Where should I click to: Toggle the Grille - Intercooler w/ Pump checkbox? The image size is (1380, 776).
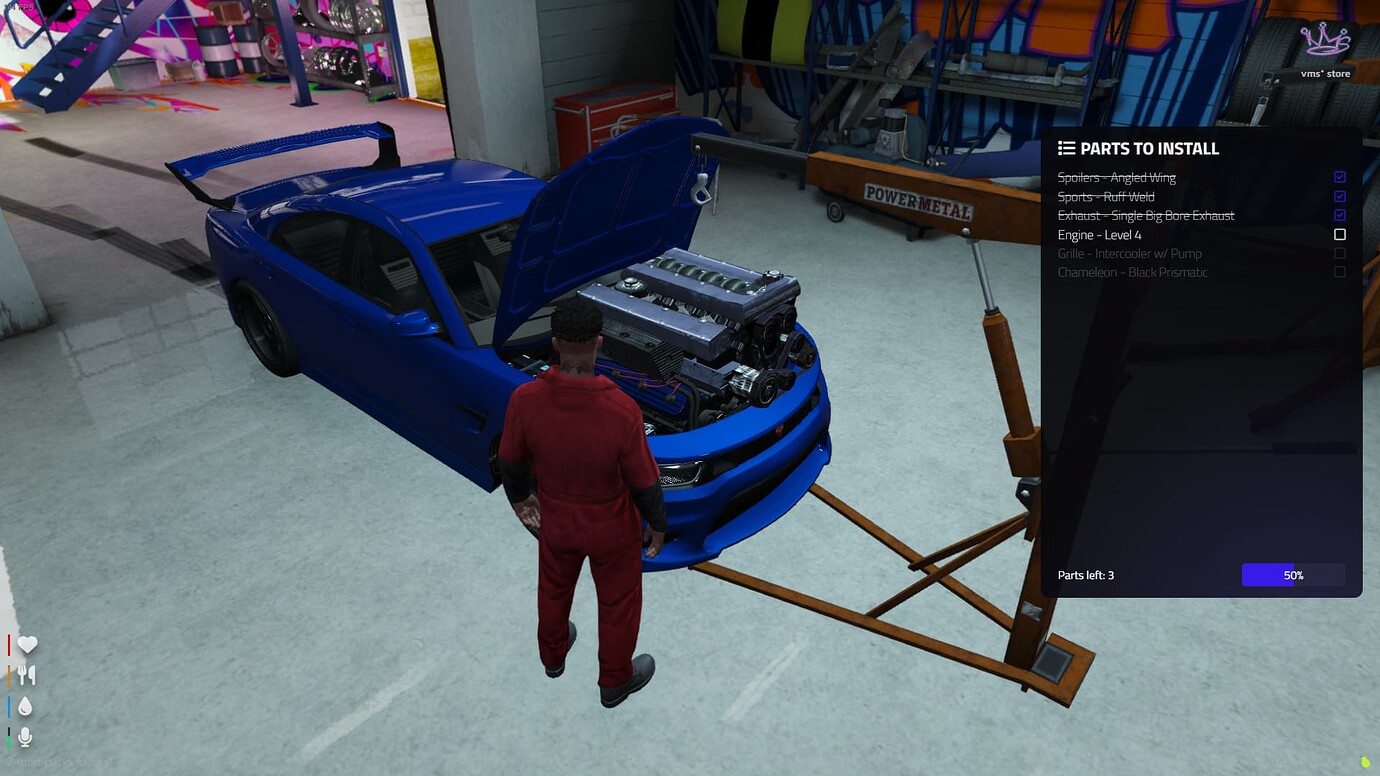1340,253
